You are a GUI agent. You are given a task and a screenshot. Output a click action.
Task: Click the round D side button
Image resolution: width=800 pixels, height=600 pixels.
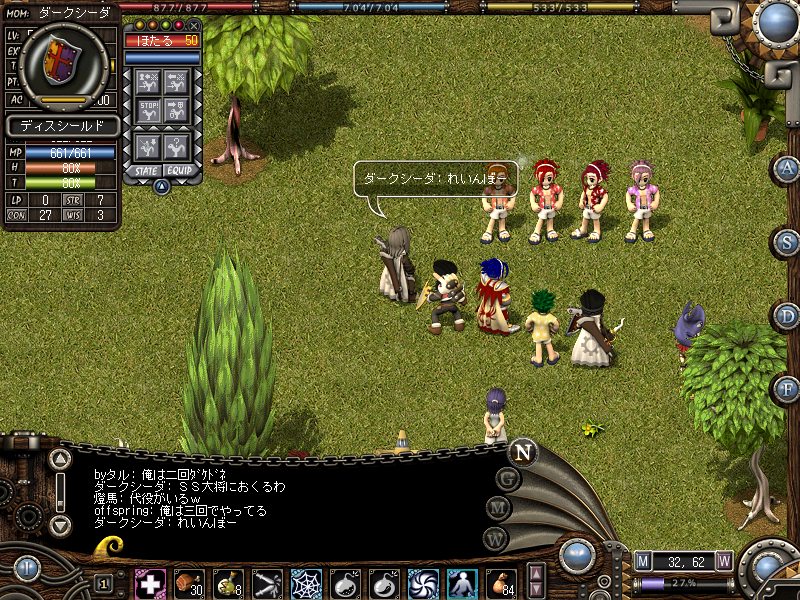[x=787, y=316]
